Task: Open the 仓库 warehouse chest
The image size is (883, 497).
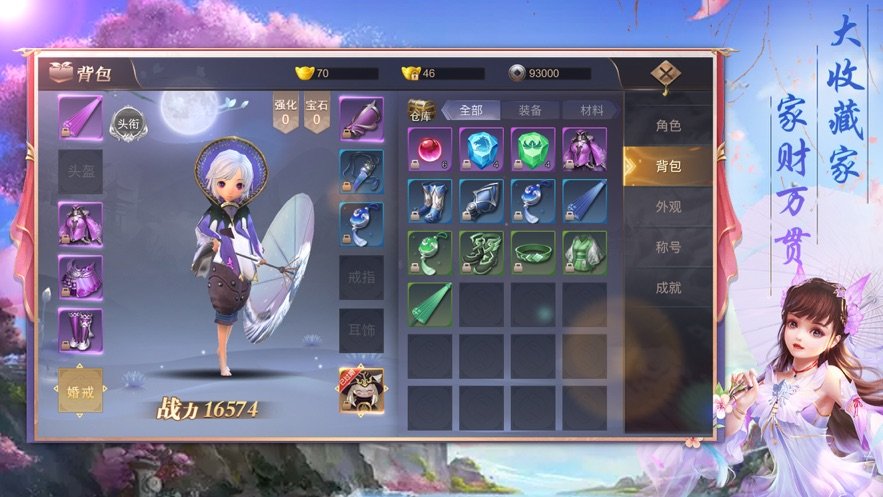Action: click(x=421, y=109)
